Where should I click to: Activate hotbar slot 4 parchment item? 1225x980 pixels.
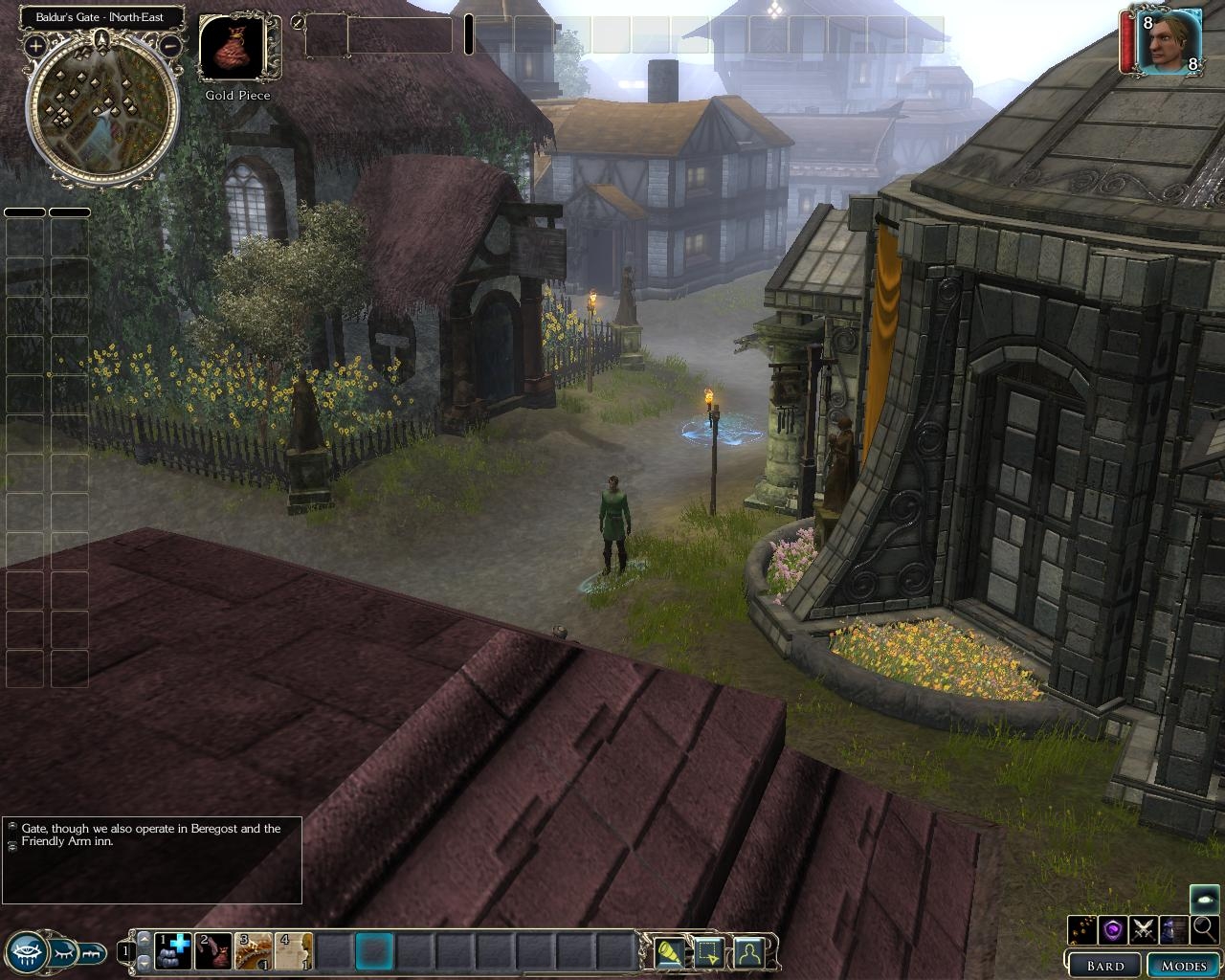(294, 951)
